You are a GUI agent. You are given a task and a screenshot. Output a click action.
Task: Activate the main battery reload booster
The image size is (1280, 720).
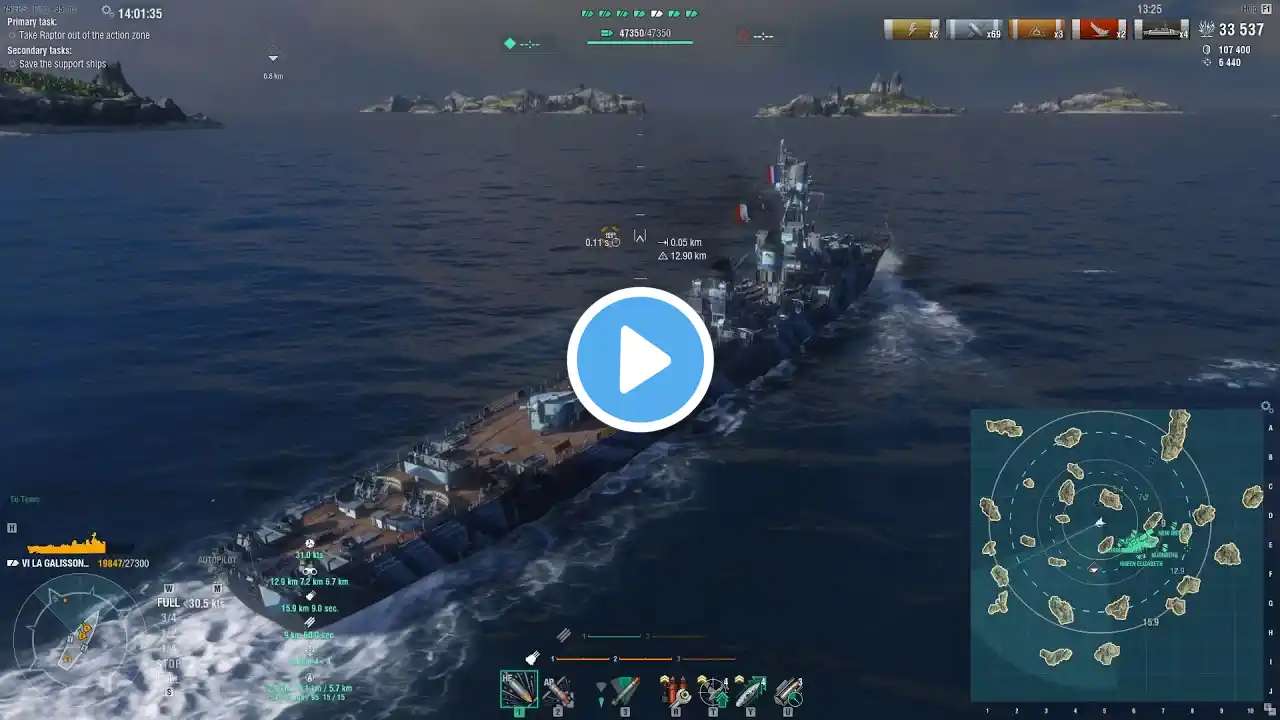(787, 690)
